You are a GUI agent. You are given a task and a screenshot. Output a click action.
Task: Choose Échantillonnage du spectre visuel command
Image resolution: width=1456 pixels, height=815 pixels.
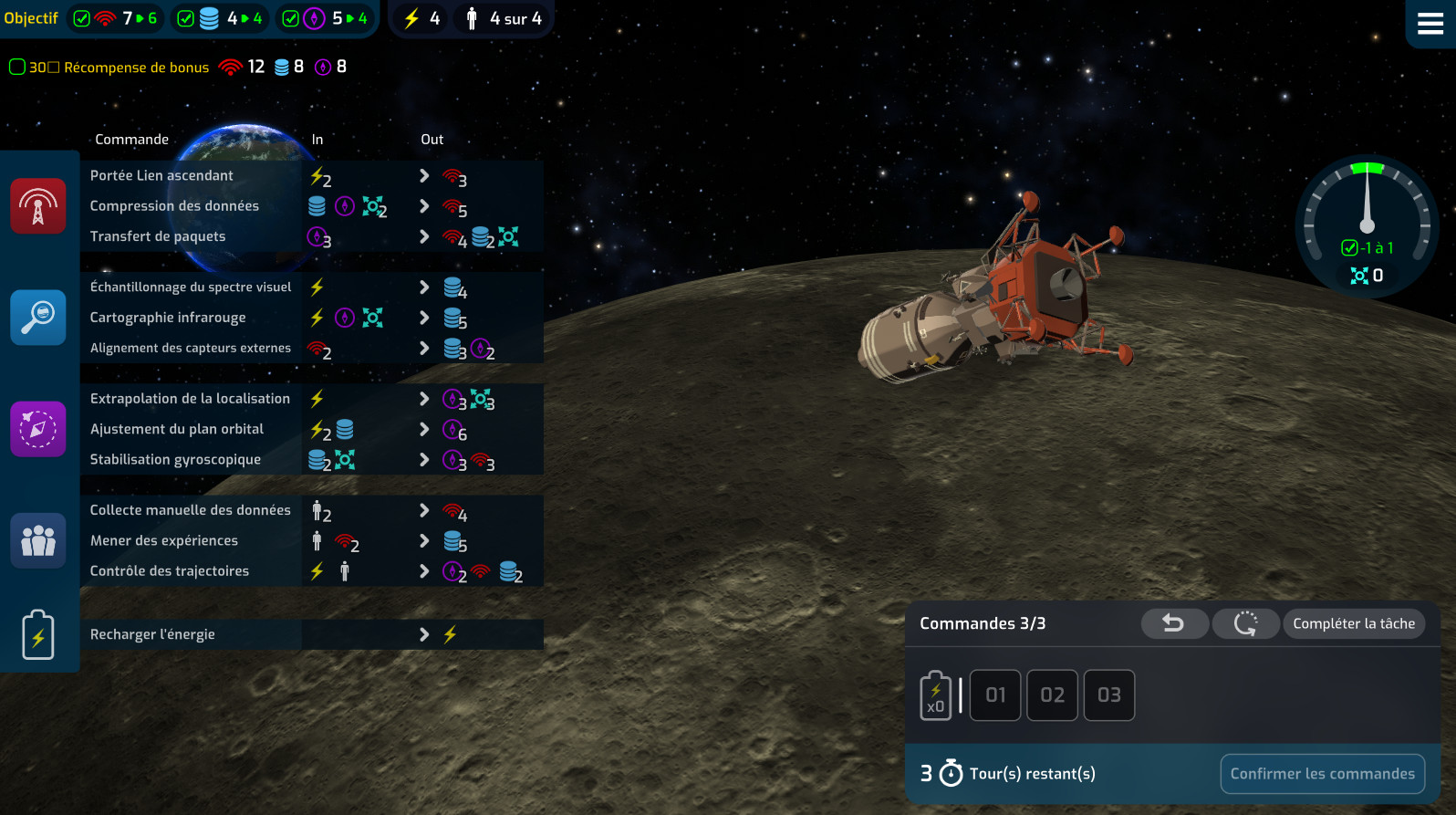(x=191, y=287)
